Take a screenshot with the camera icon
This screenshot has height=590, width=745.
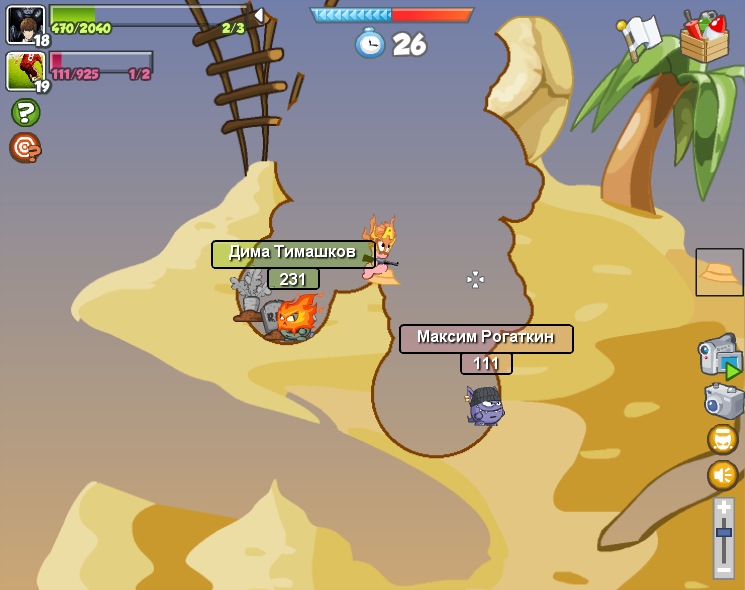pyautogui.click(x=723, y=402)
